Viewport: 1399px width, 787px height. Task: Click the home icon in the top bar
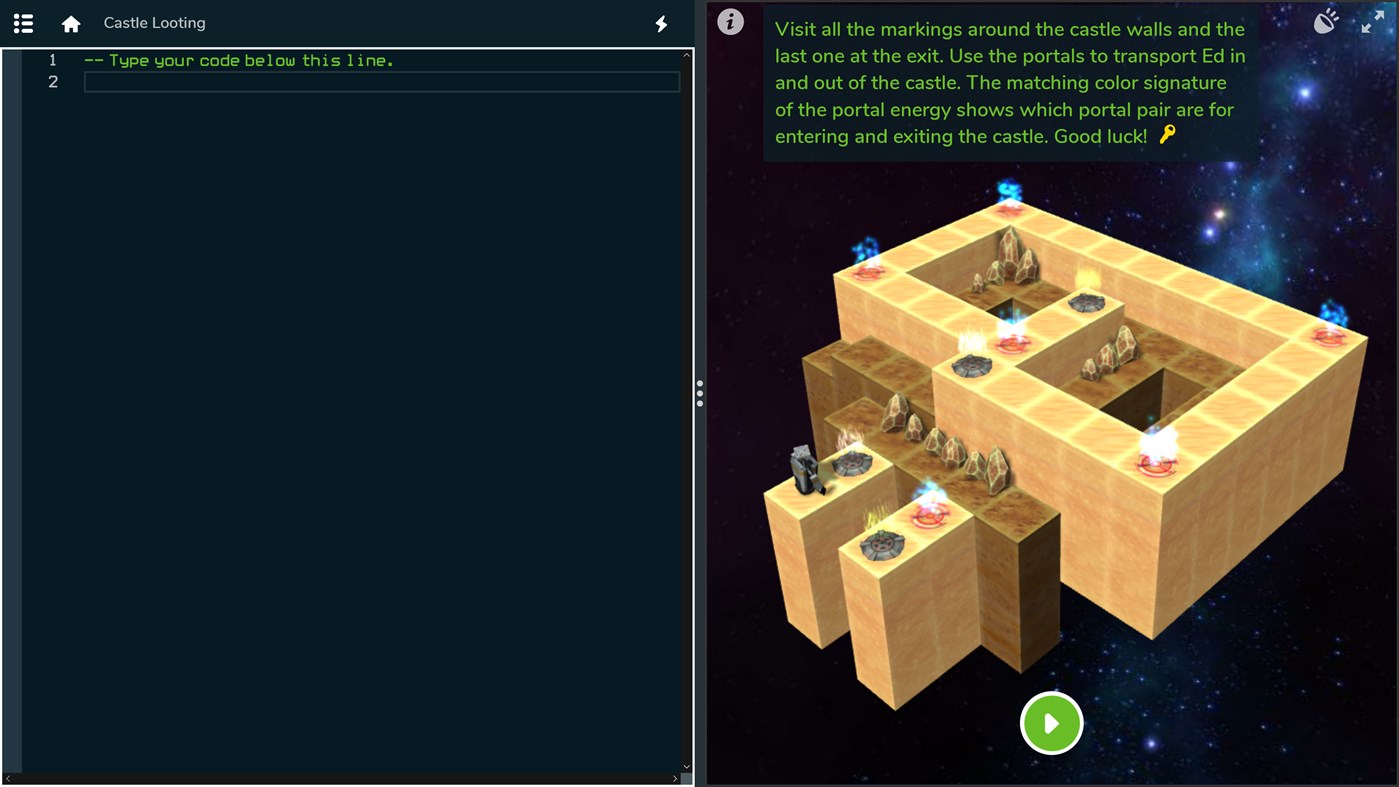point(70,22)
